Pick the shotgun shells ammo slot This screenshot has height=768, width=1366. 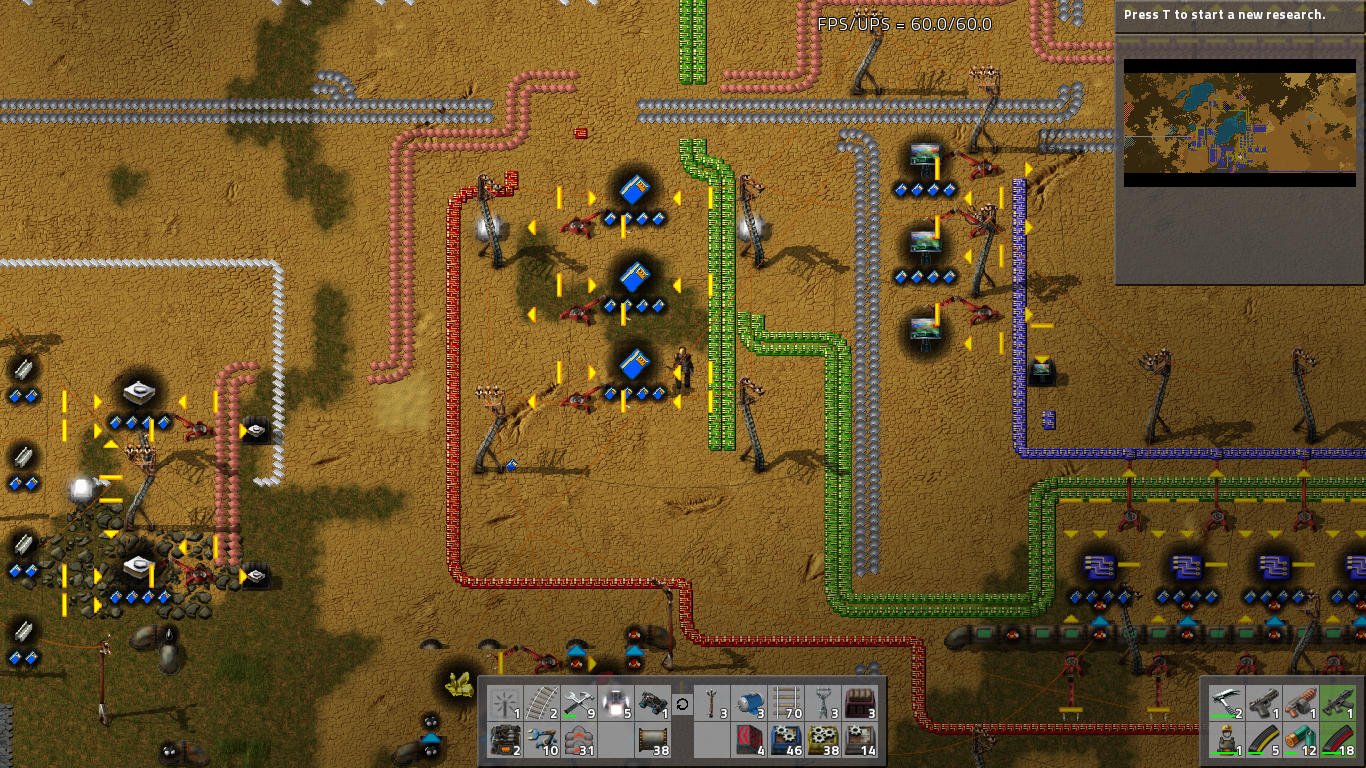[x=1301, y=739]
